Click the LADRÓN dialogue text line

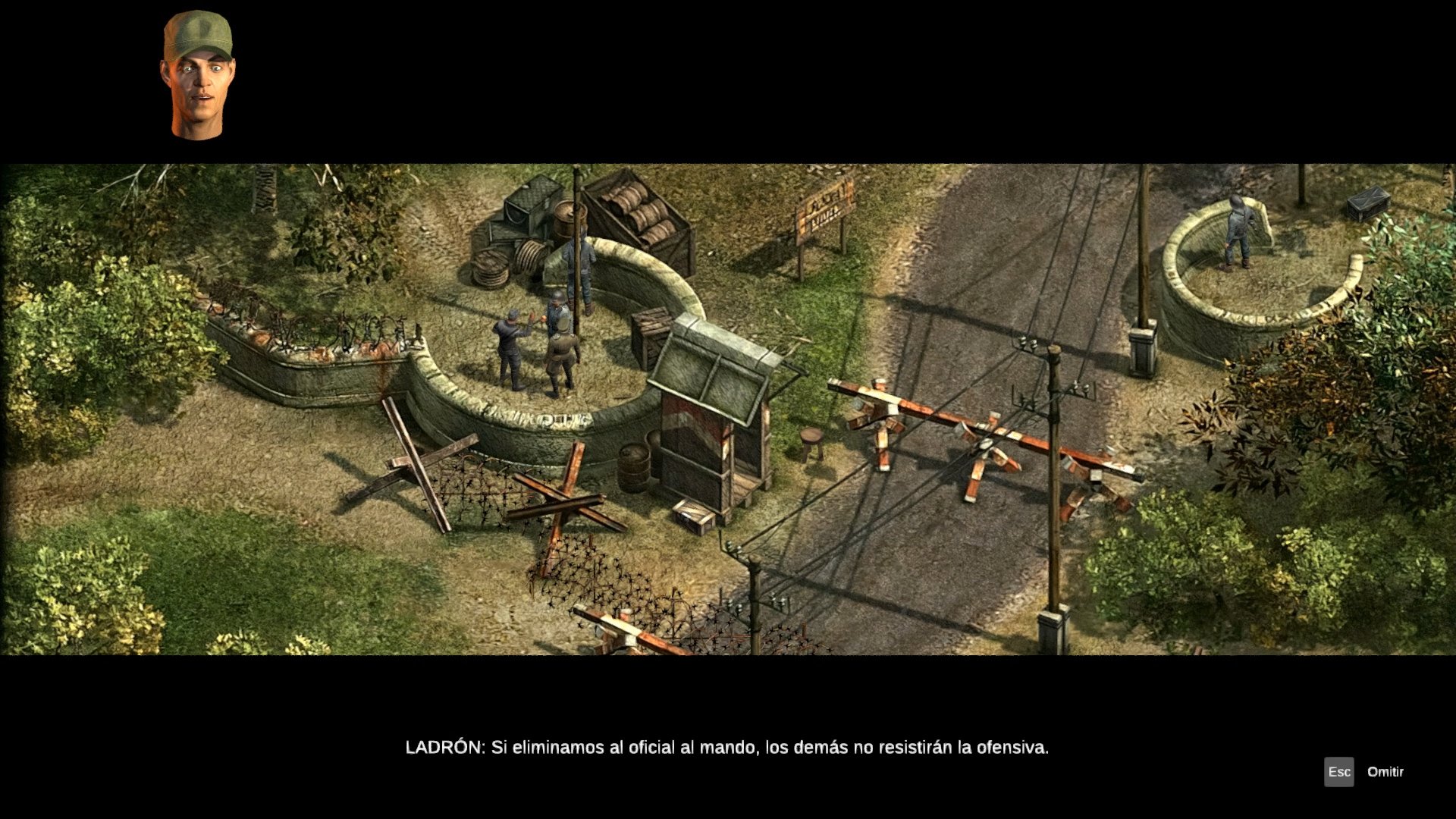point(726,746)
